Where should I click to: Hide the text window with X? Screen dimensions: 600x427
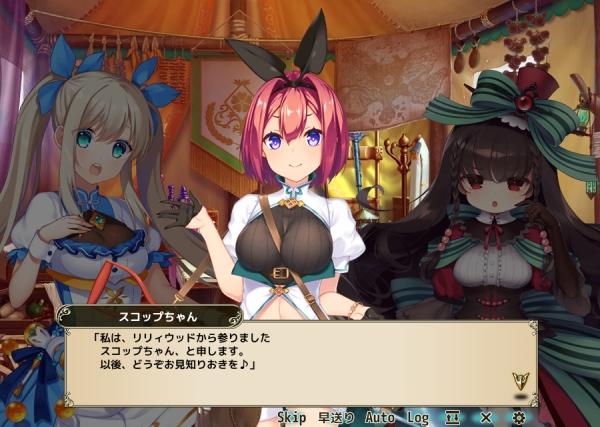[485, 416]
